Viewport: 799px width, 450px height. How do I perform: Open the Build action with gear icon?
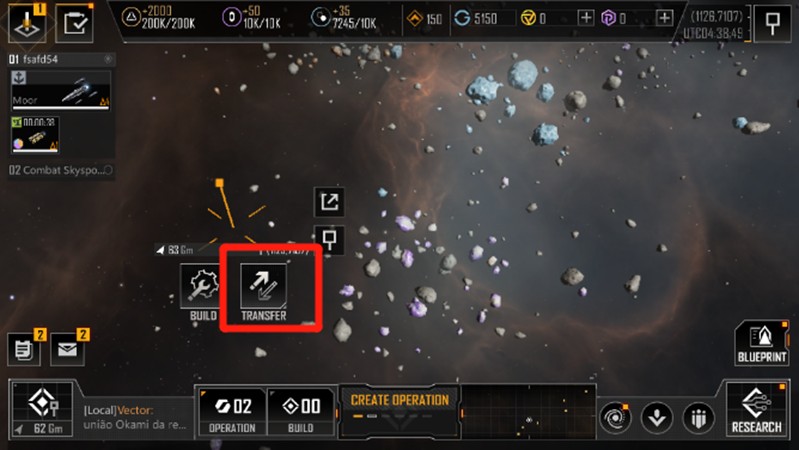pyautogui.click(x=203, y=291)
